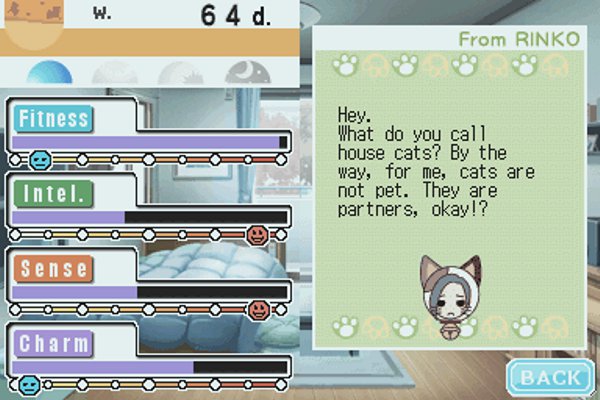The image size is (600, 400).
Task: Pick the Charm stat label
Action: (53, 344)
